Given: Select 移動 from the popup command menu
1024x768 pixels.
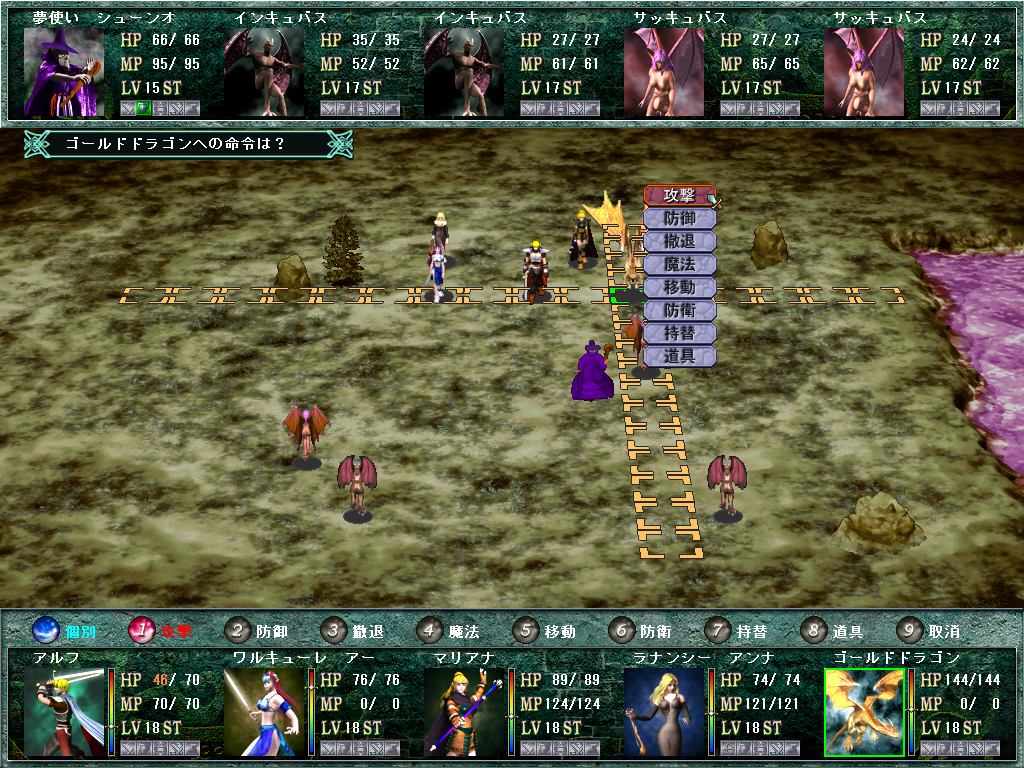Looking at the screenshot, I should point(679,287).
